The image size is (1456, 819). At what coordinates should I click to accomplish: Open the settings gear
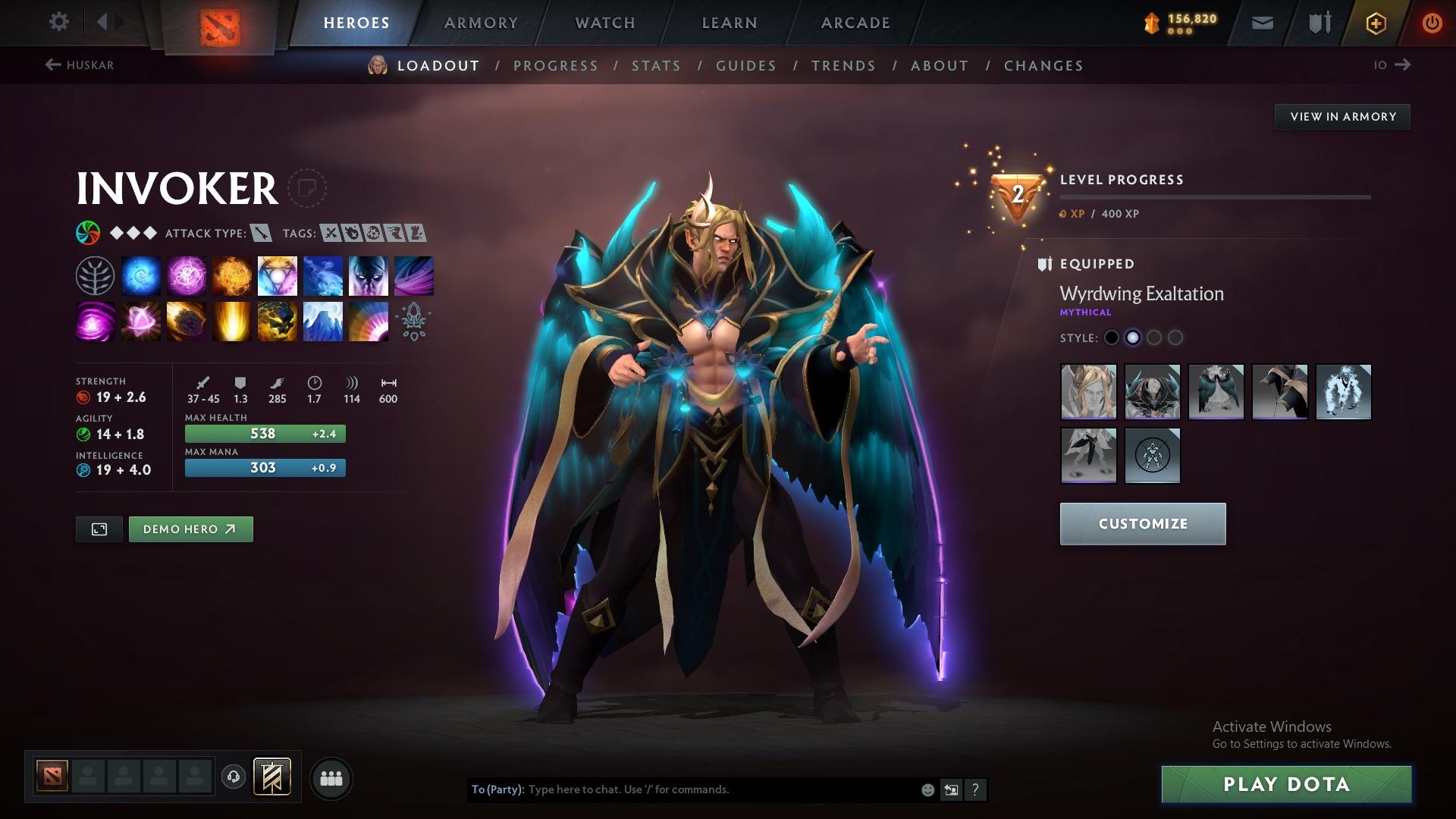pyautogui.click(x=58, y=22)
